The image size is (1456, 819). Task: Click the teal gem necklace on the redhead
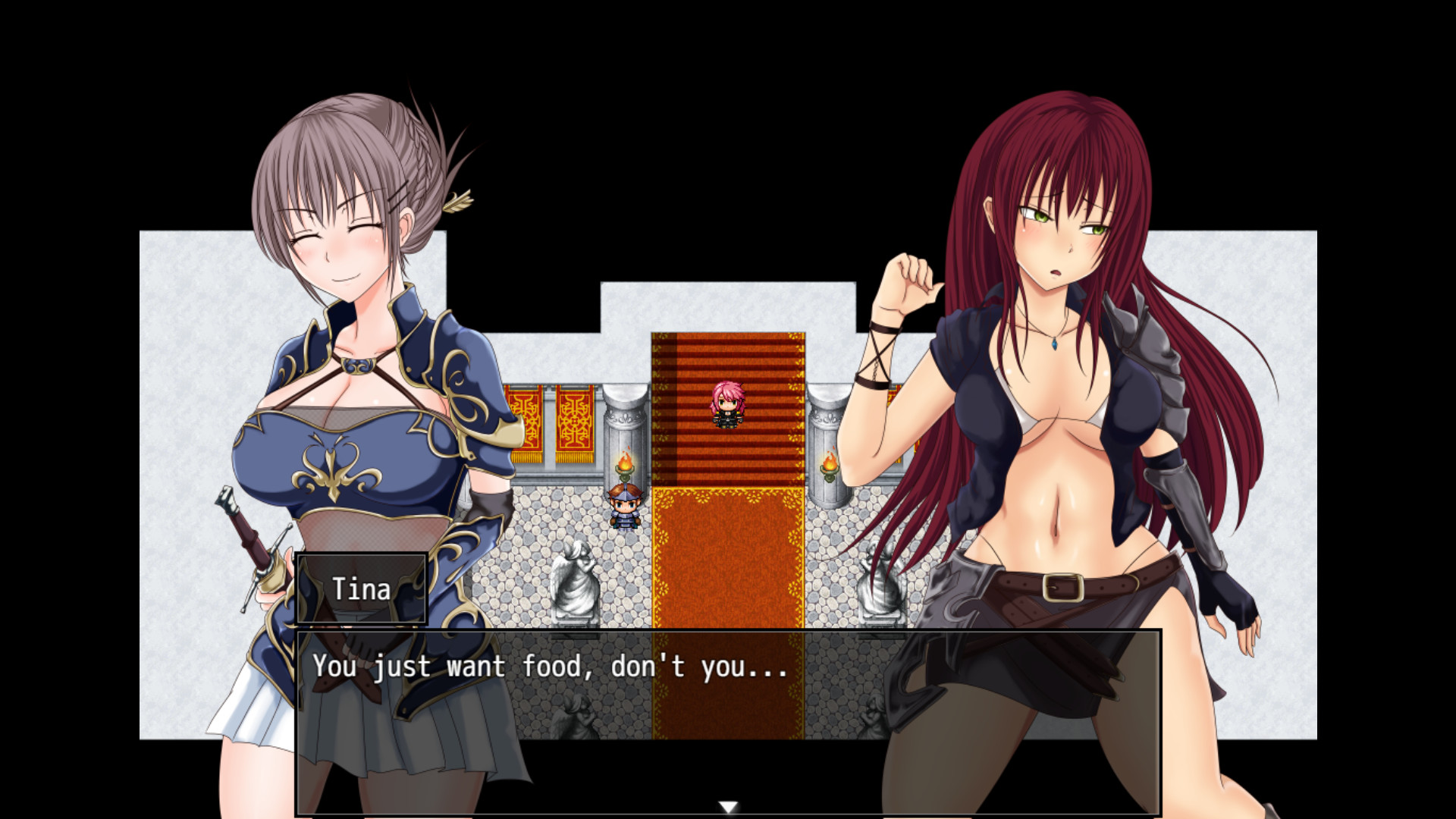pyautogui.click(x=1054, y=343)
